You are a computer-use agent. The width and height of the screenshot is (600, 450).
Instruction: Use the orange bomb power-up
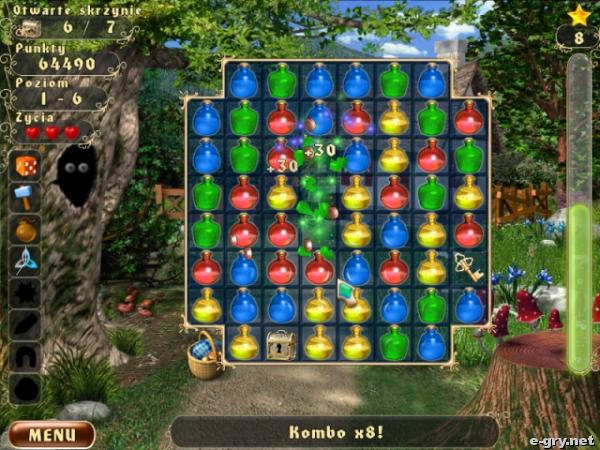pyautogui.click(x=26, y=229)
